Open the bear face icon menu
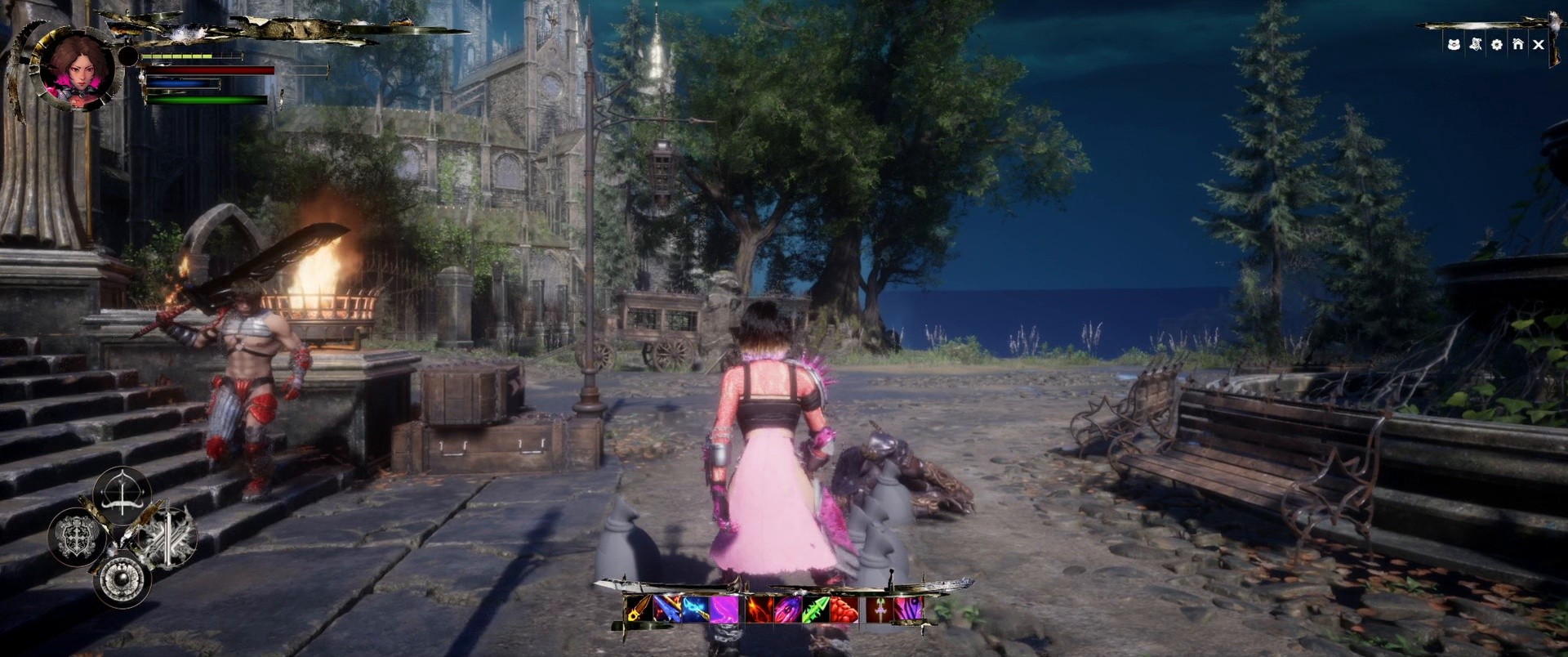 1454,45
